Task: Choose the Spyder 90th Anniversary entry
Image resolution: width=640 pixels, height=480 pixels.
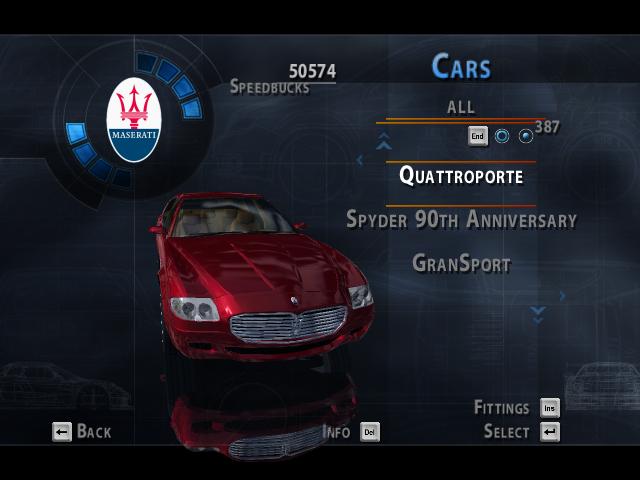Action: [x=461, y=219]
